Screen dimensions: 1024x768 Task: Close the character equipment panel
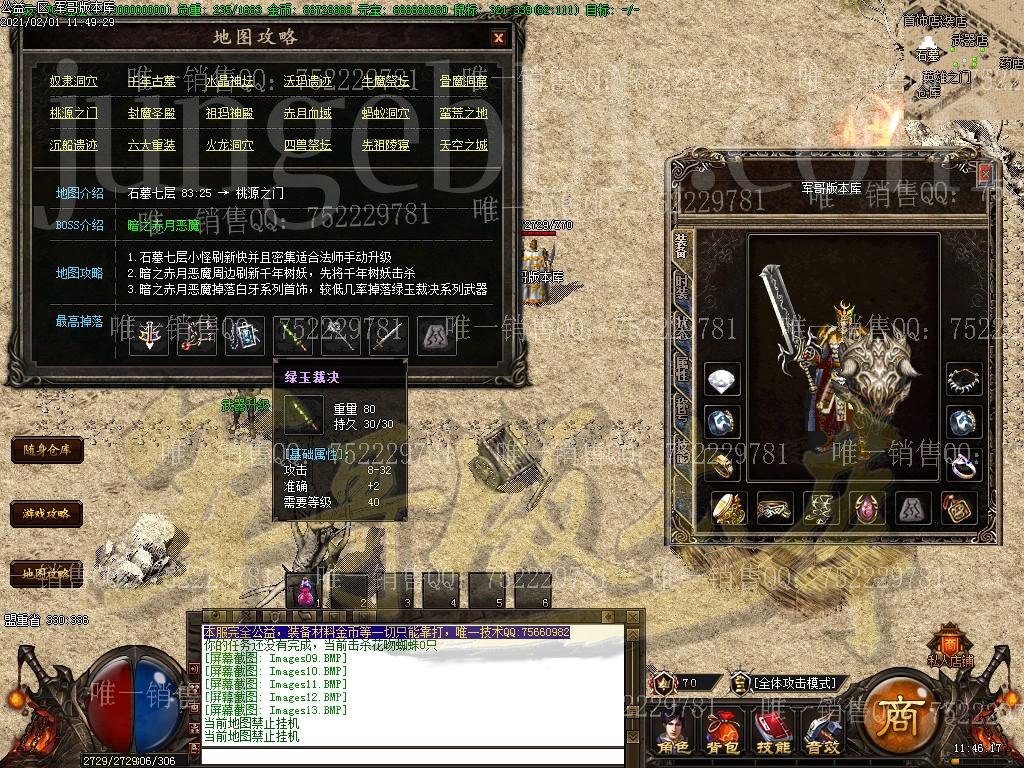pyautogui.click(x=985, y=174)
